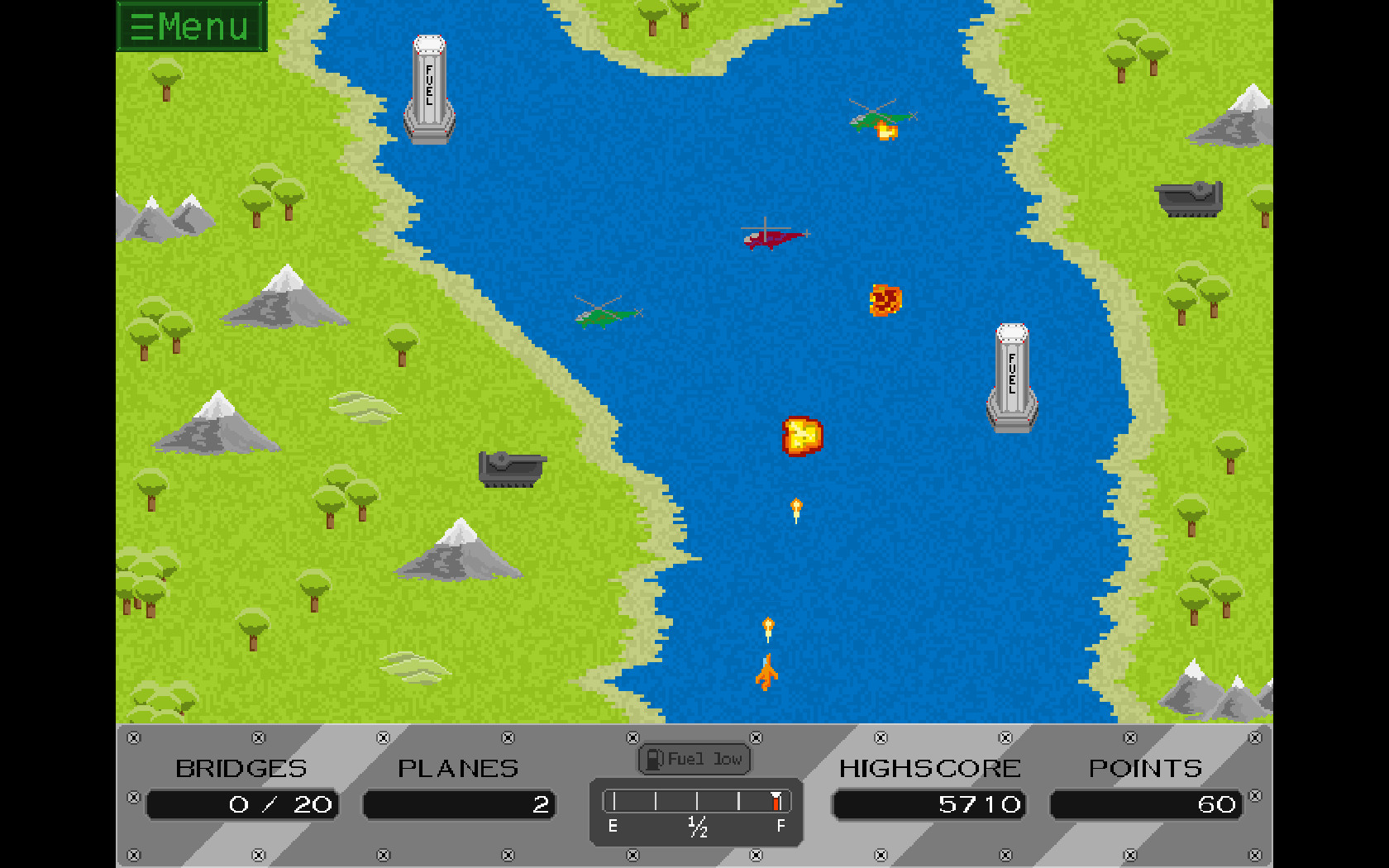Click the player plane at the river bottom
The width and height of the screenshot is (1389, 868).
pos(767,671)
